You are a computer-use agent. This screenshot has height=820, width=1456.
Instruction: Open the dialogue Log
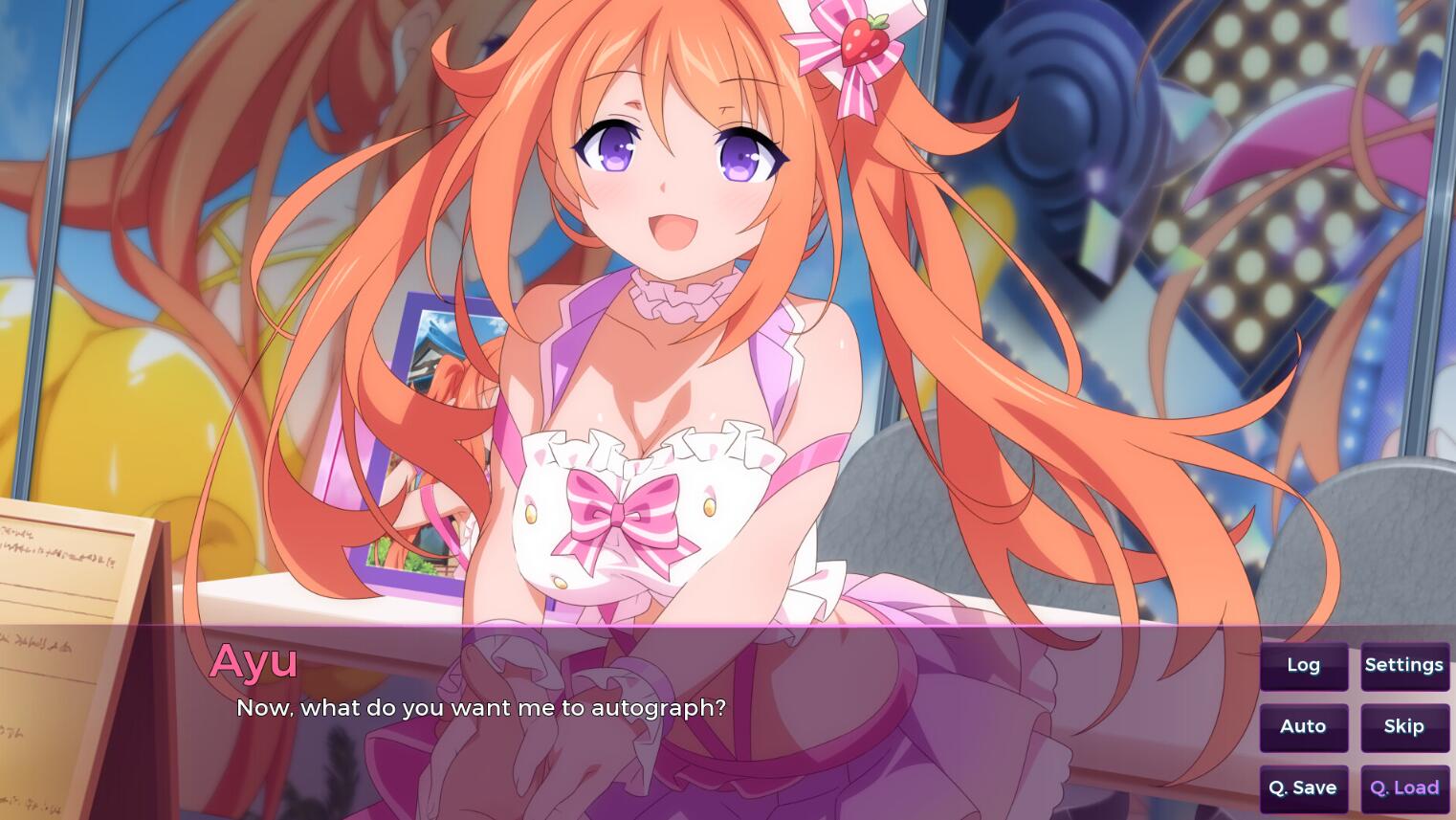1303,665
